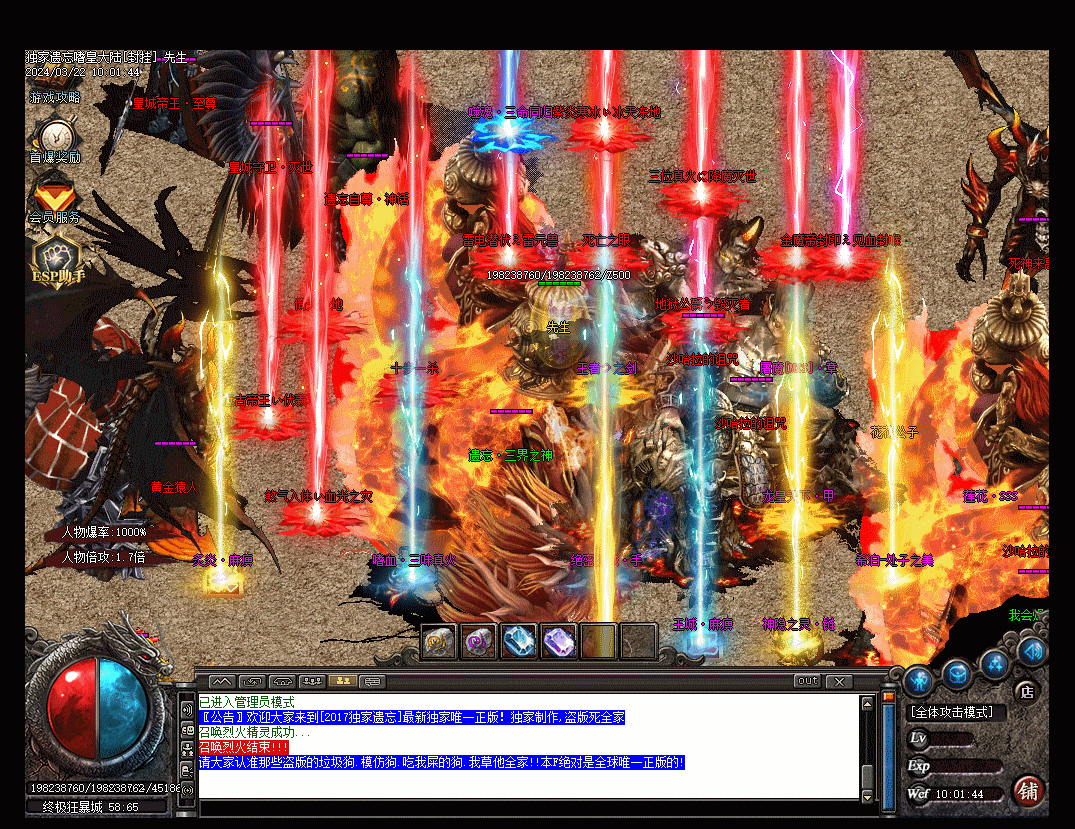Open the 店 shop button
This screenshot has height=829, width=1075.
point(1025,690)
